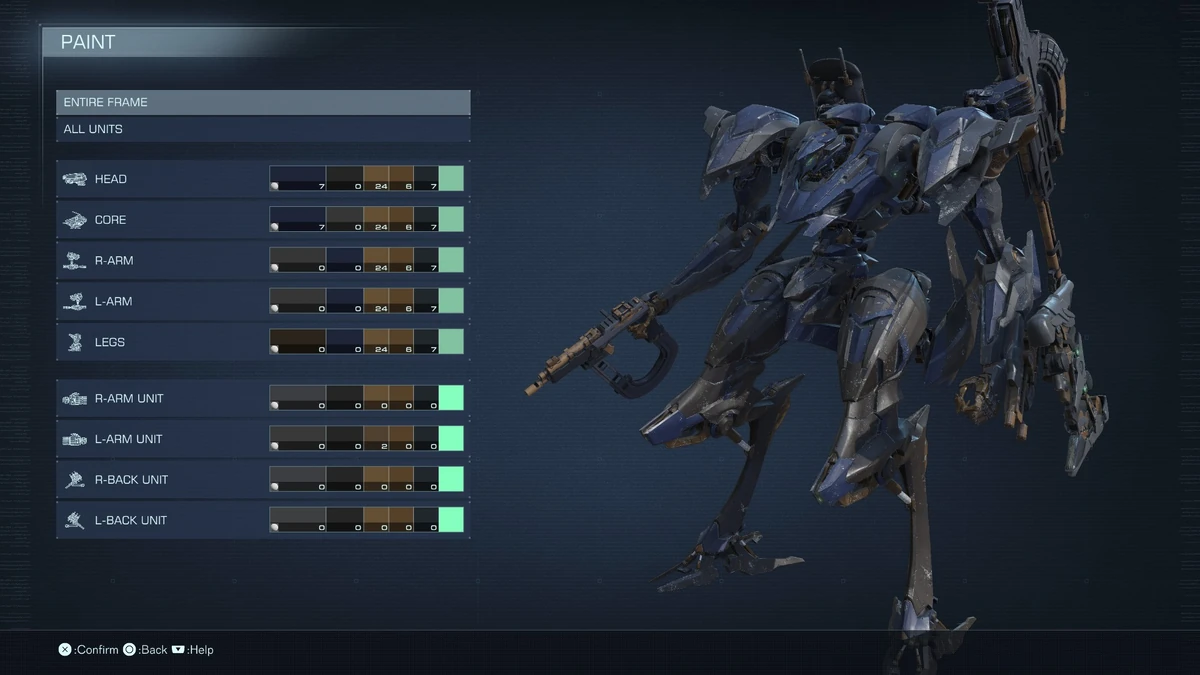The width and height of the screenshot is (1200, 675).
Task: Open the Legs paint row
Action: (160, 342)
